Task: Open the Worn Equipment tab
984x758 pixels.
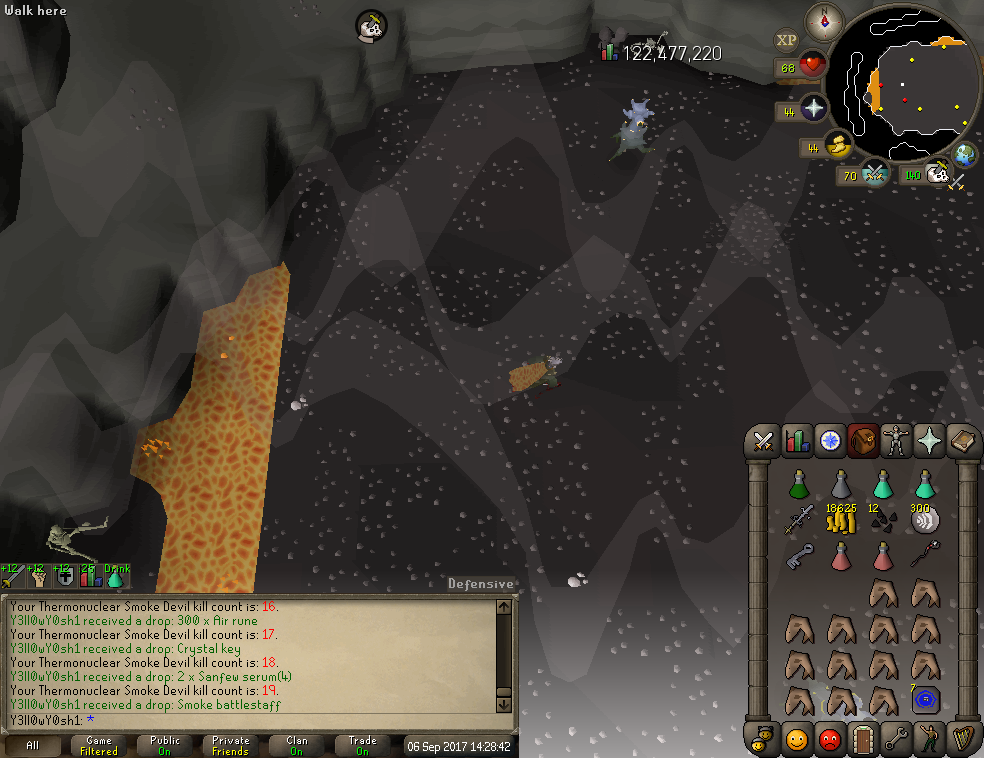Action: pyautogui.click(x=894, y=440)
